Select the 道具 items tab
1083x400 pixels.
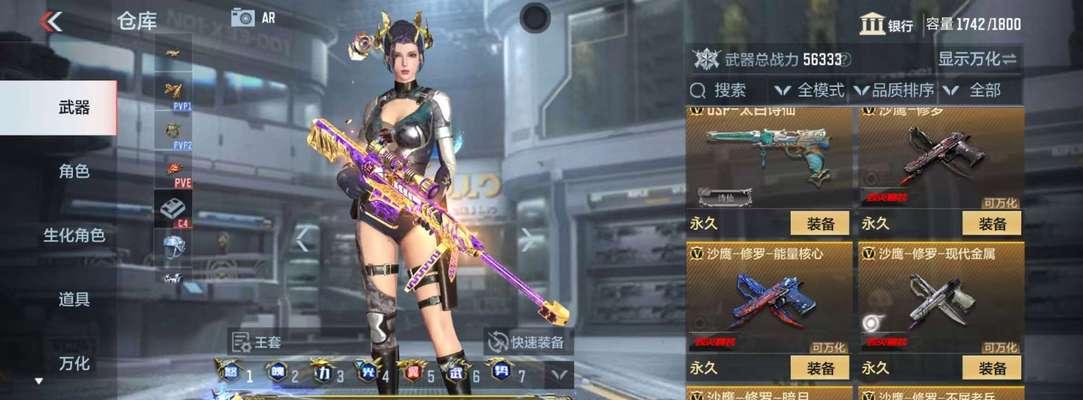74,299
